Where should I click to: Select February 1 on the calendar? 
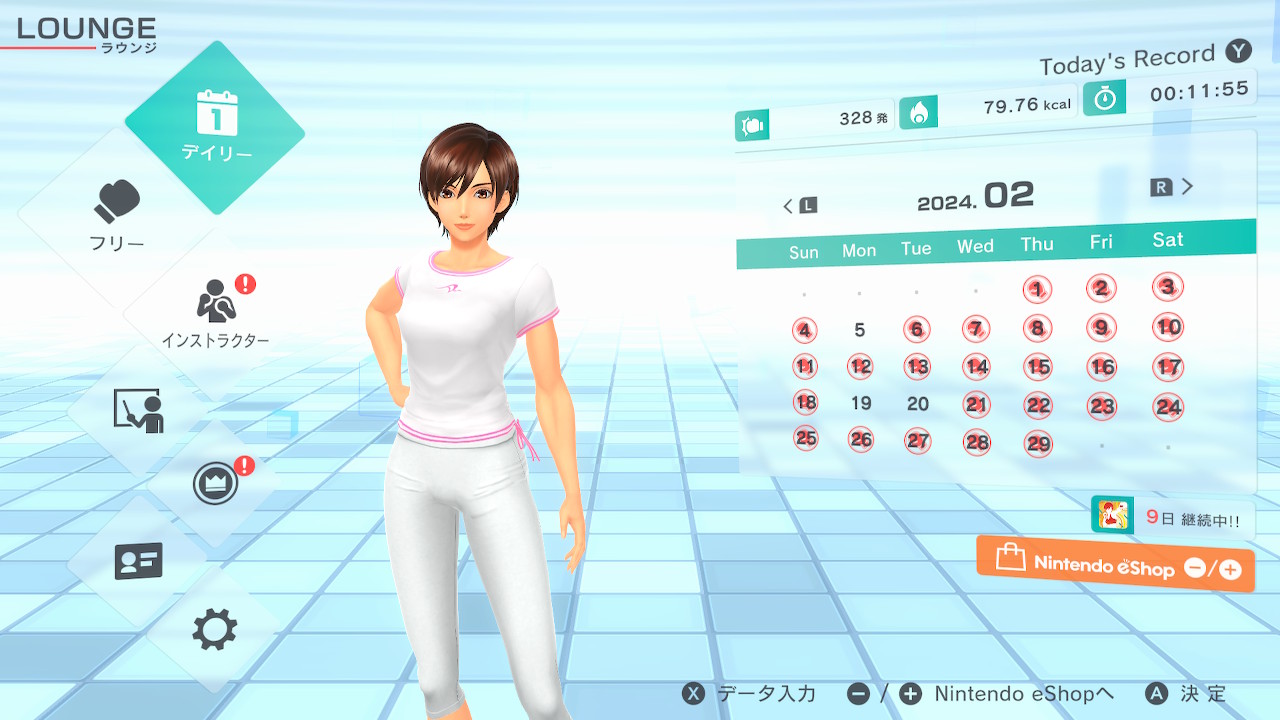[x=1038, y=290]
